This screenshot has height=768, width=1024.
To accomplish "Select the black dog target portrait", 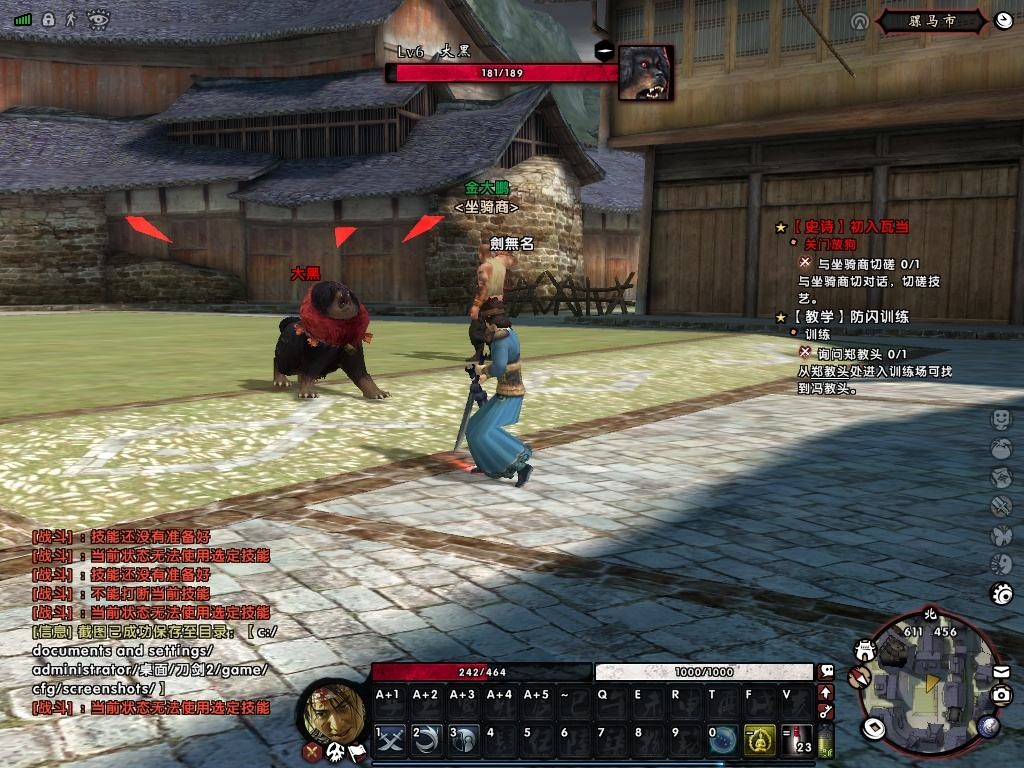I will pyautogui.click(x=645, y=72).
